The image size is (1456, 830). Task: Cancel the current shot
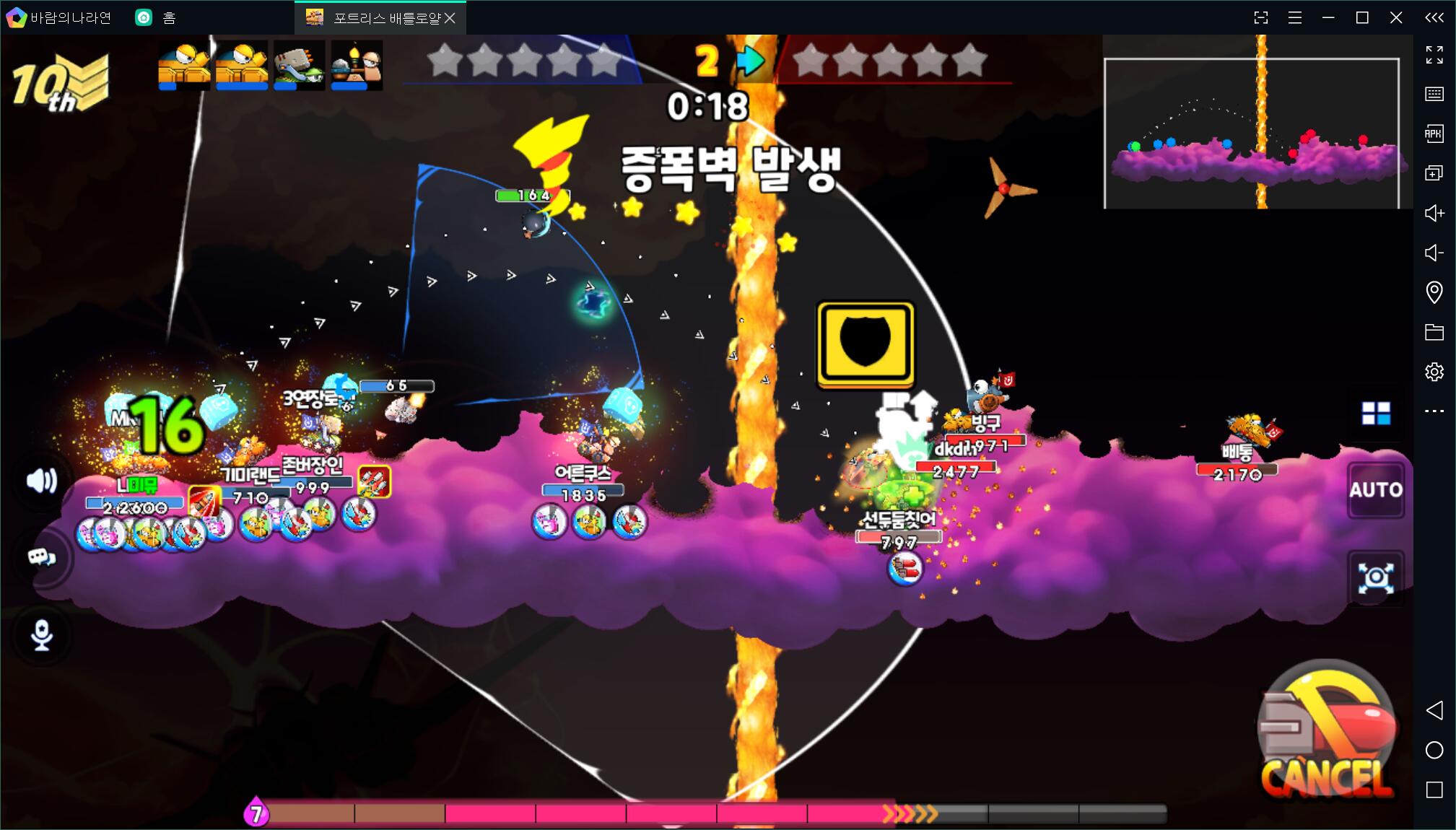(1326, 736)
